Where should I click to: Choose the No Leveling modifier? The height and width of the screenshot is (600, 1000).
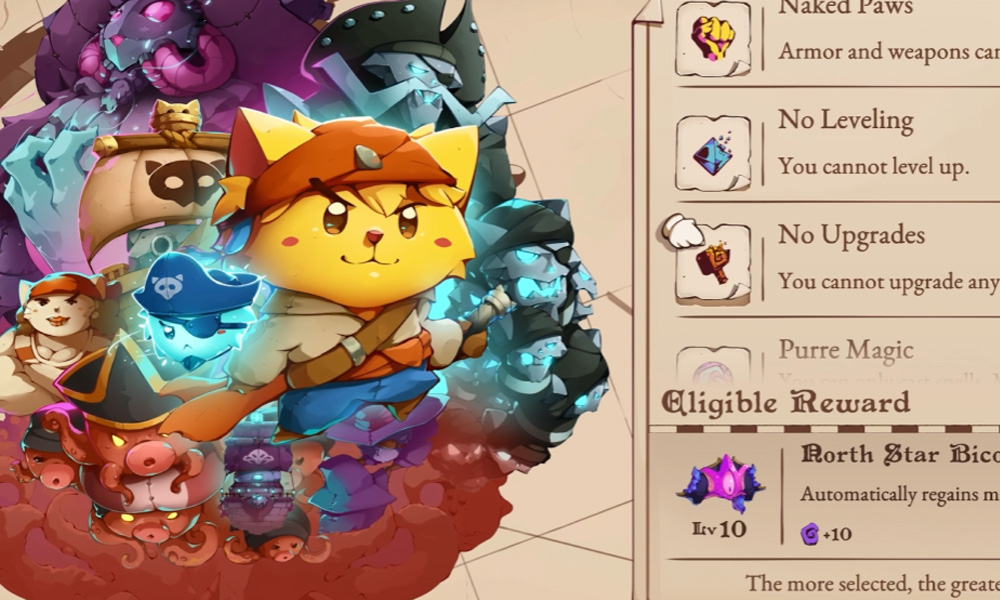(x=872, y=142)
